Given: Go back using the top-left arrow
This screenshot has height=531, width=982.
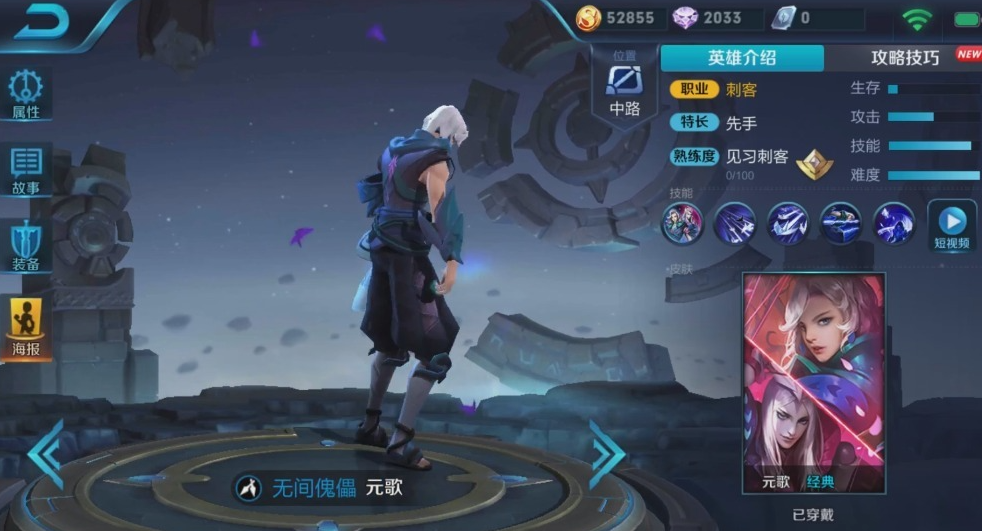Looking at the screenshot, I should (41, 21).
